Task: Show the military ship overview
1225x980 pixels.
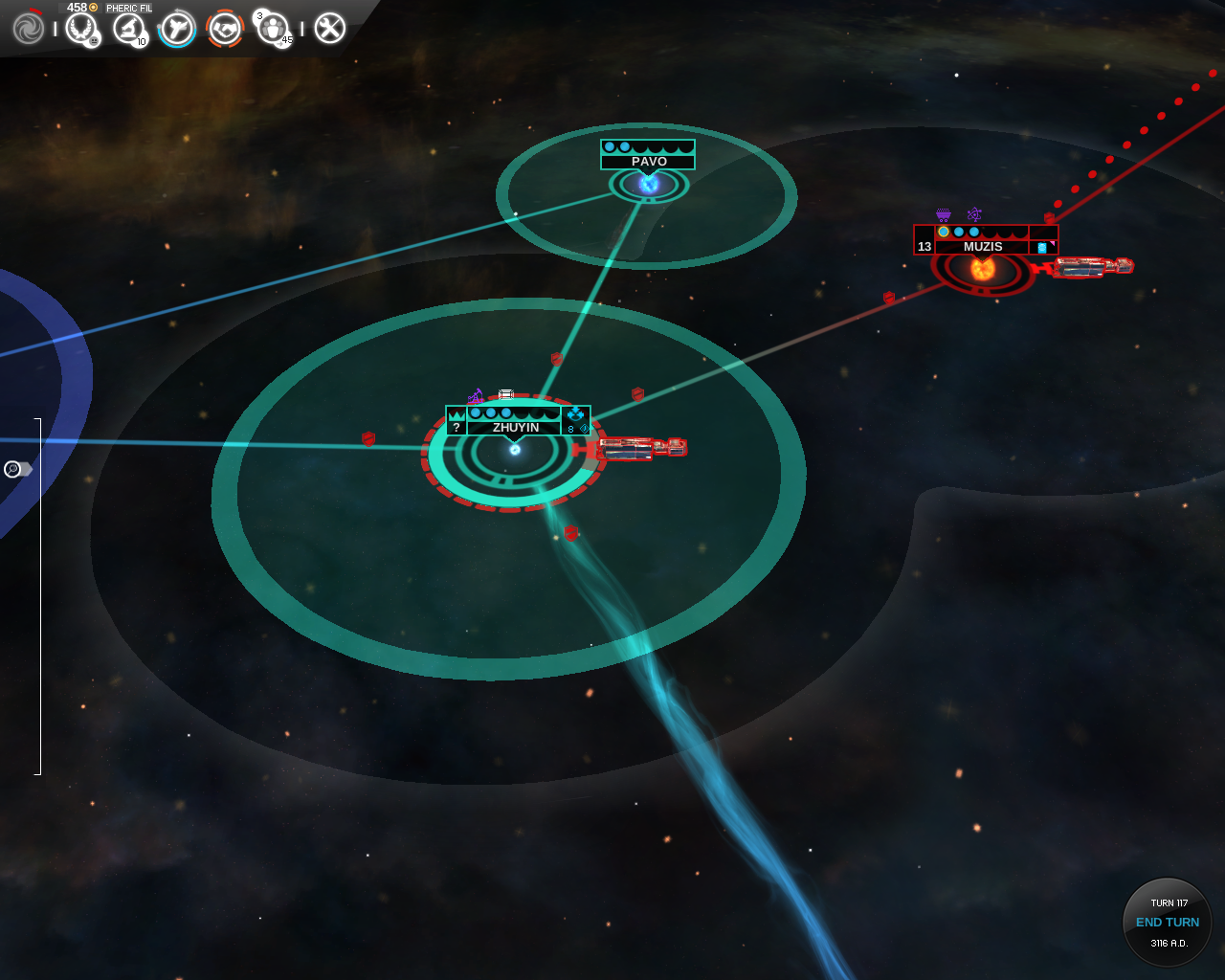Action: click(x=177, y=28)
